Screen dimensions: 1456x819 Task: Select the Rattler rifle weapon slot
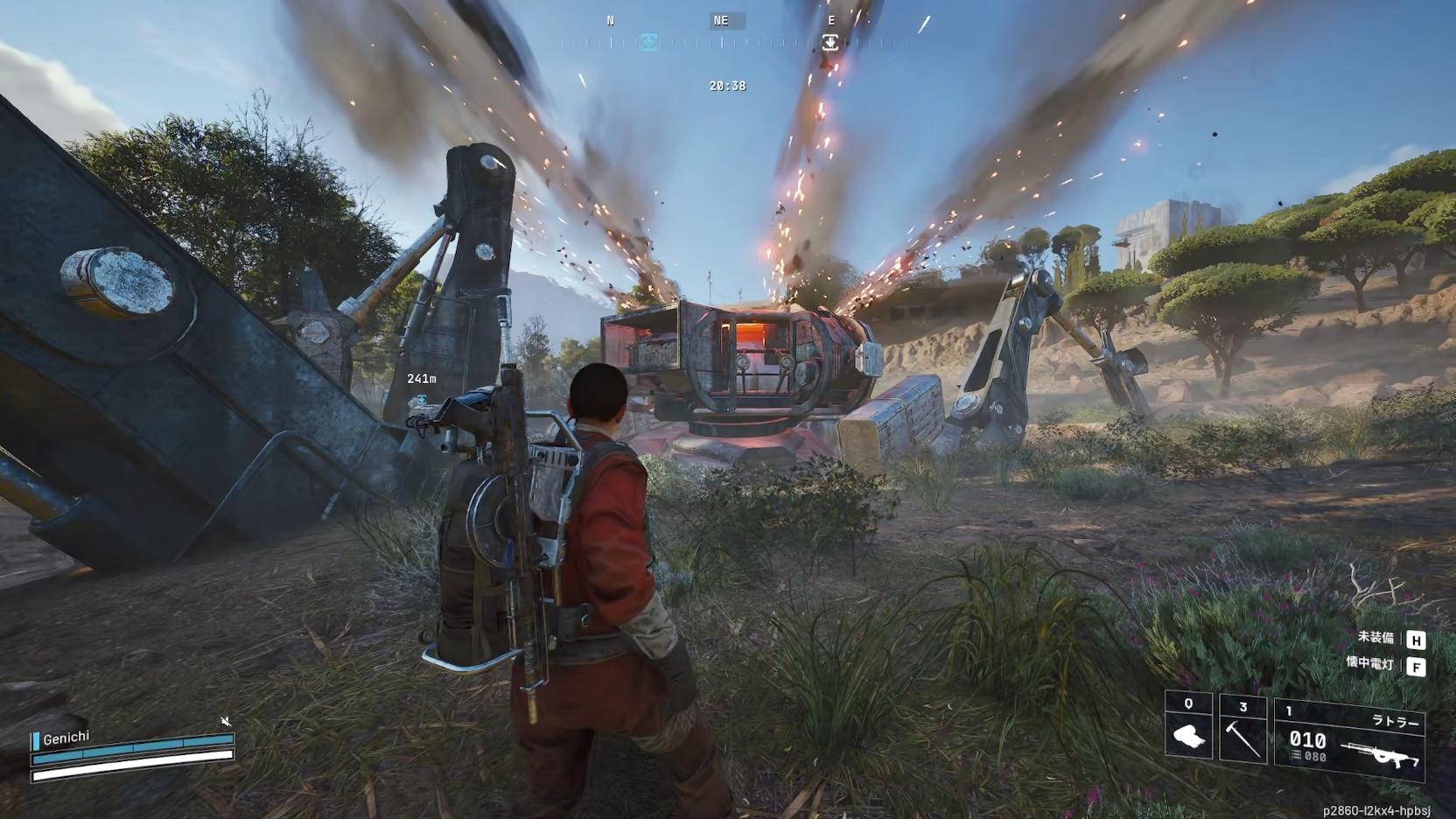[x=1349, y=740]
